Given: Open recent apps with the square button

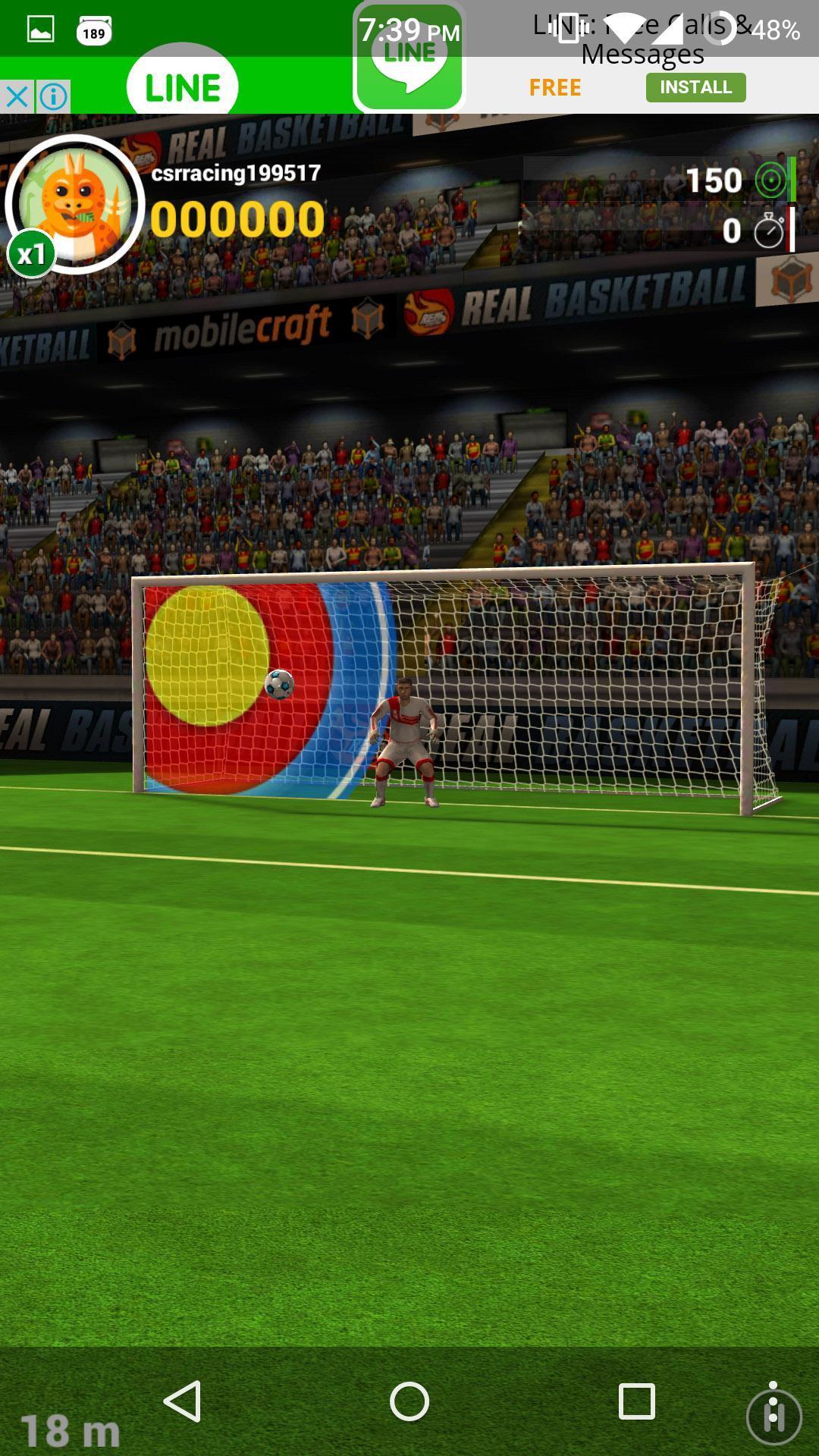Looking at the screenshot, I should 636,1401.
